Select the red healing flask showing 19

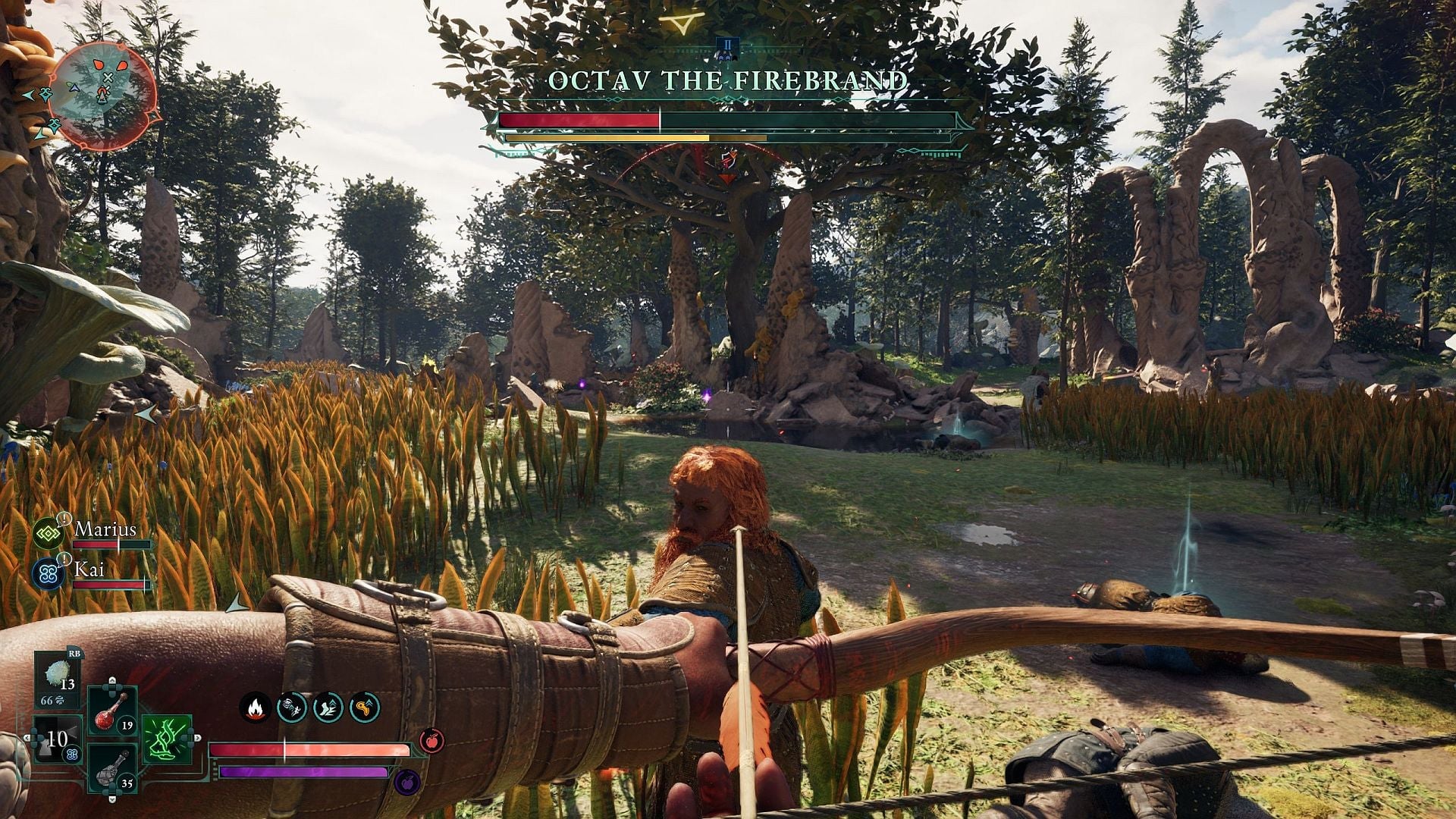pos(109,710)
